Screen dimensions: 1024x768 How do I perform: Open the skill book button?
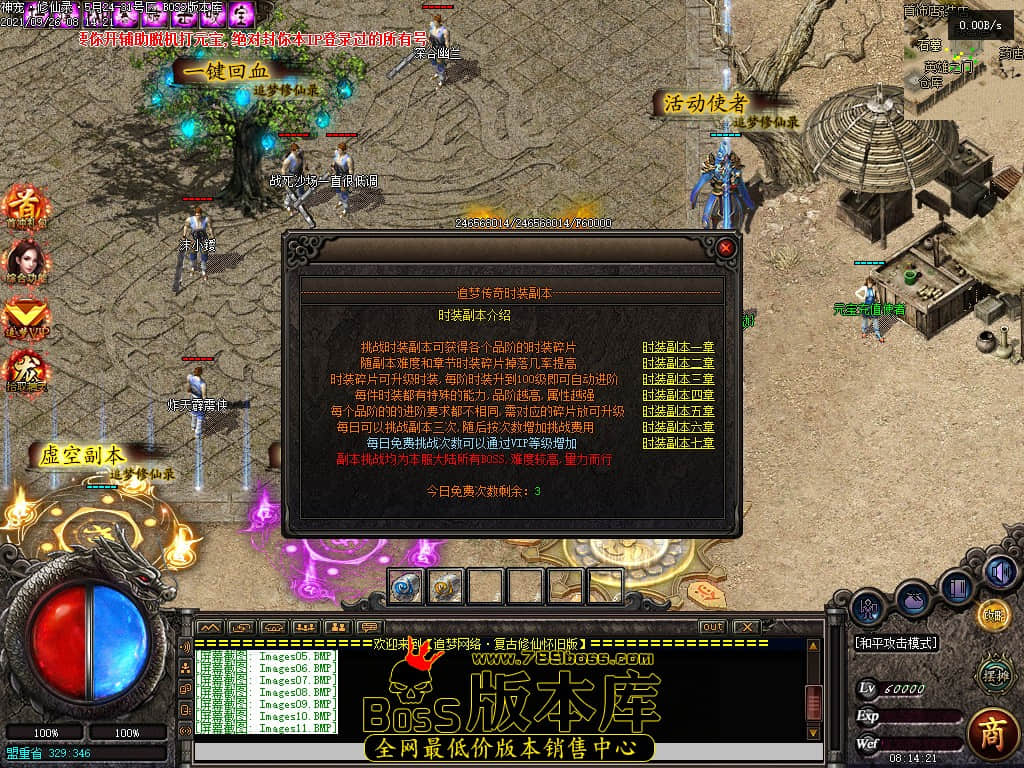click(x=957, y=587)
